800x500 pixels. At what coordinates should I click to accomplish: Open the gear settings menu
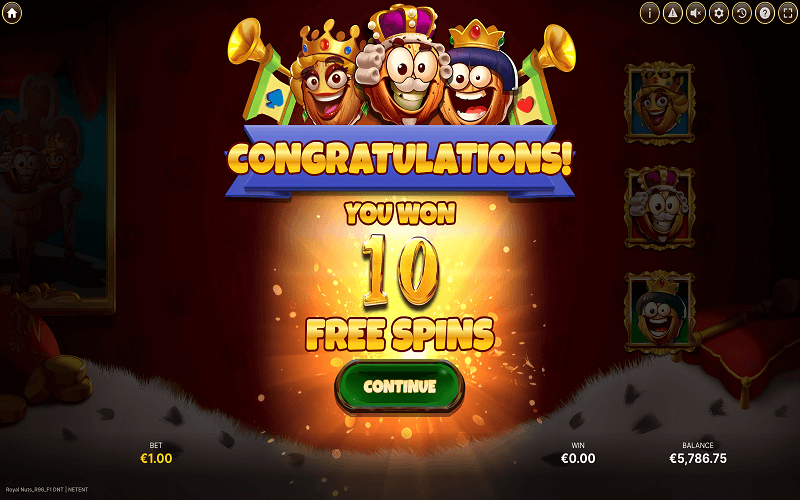719,13
